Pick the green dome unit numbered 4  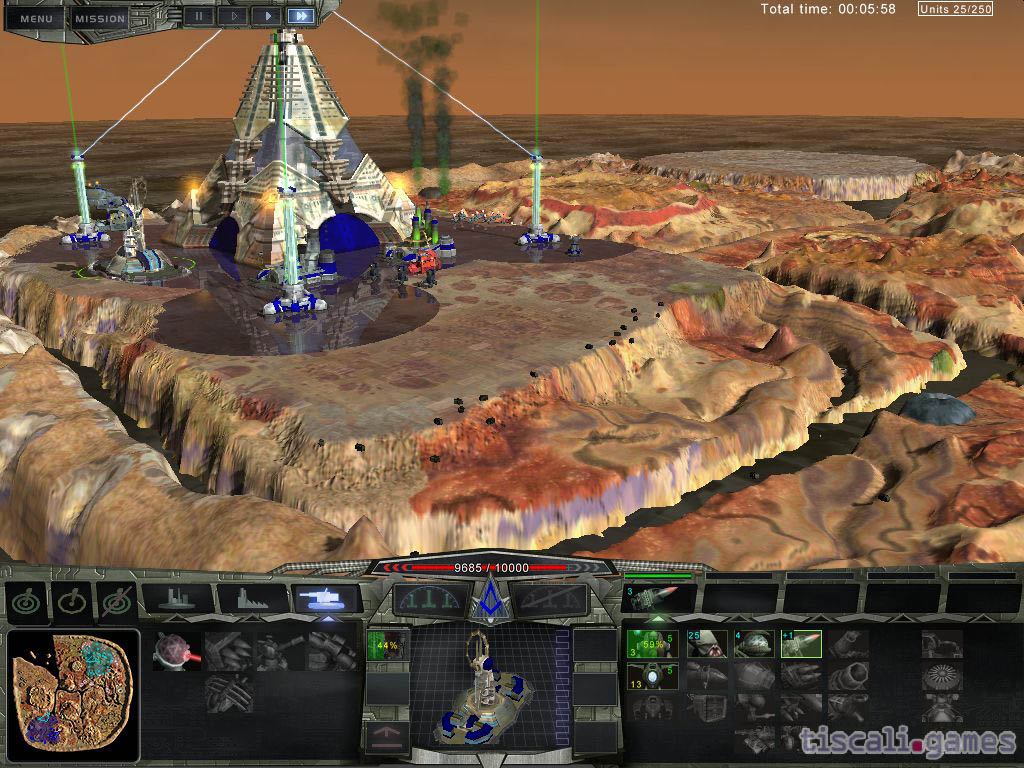(754, 644)
